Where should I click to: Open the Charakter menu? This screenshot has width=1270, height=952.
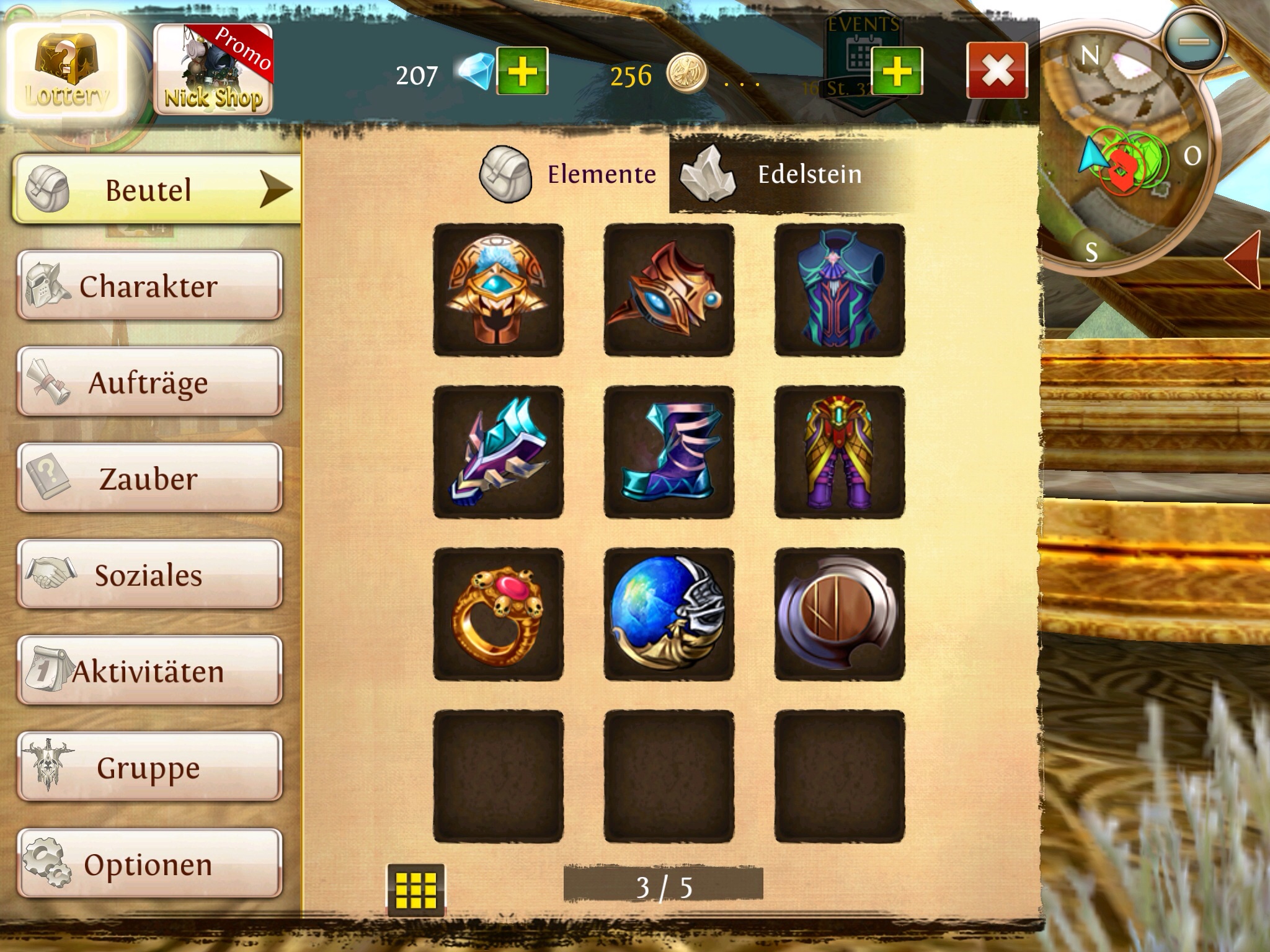pos(149,286)
